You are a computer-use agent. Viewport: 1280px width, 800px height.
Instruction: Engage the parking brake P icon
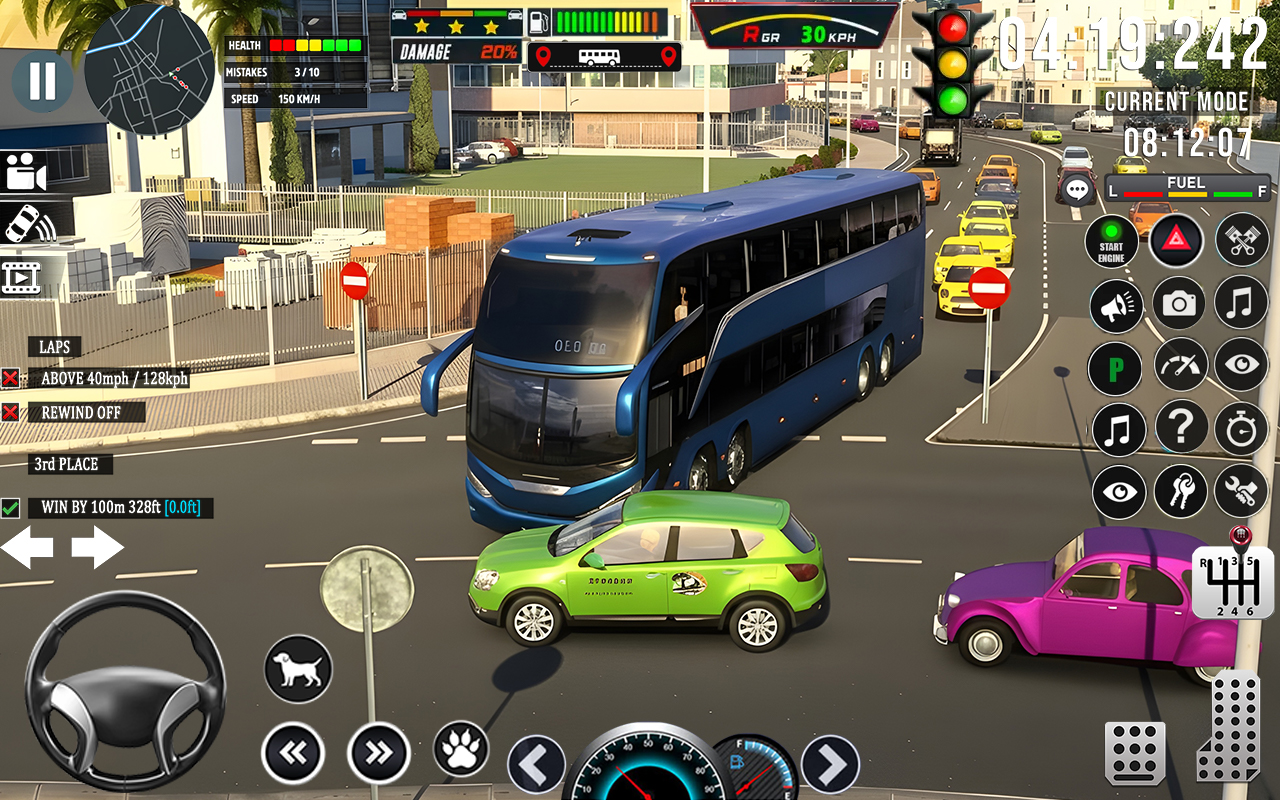click(1114, 368)
